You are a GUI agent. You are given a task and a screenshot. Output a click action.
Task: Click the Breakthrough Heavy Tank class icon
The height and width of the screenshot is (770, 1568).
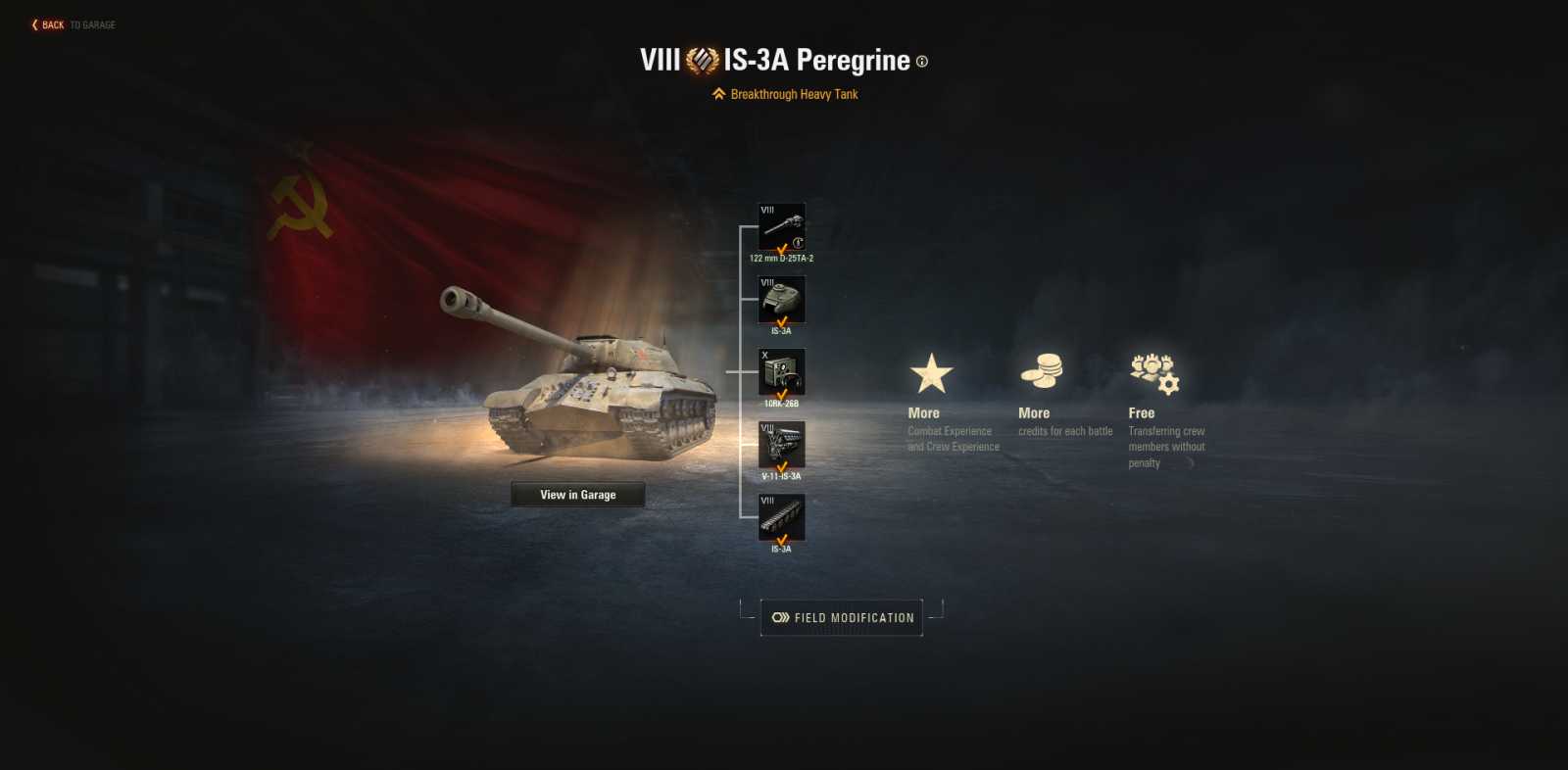pyautogui.click(x=716, y=93)
